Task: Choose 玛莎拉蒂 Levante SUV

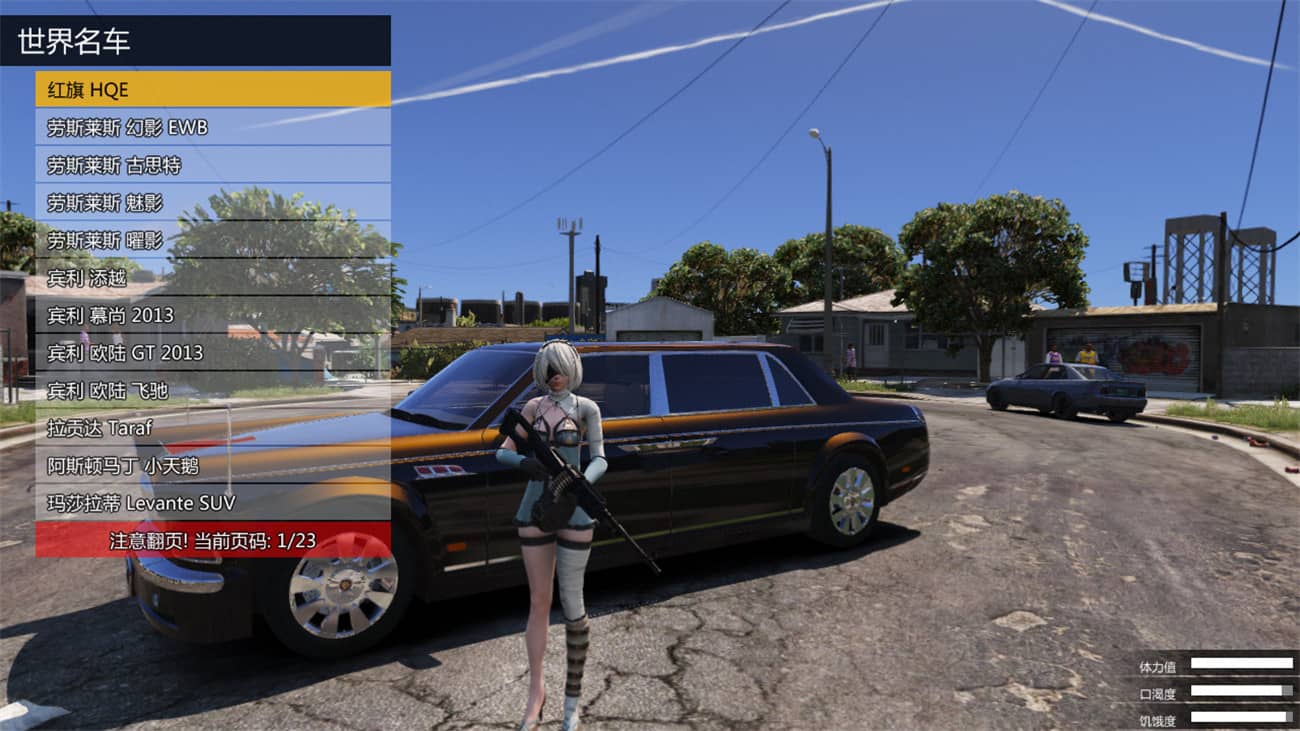Action: click(200, 503)
